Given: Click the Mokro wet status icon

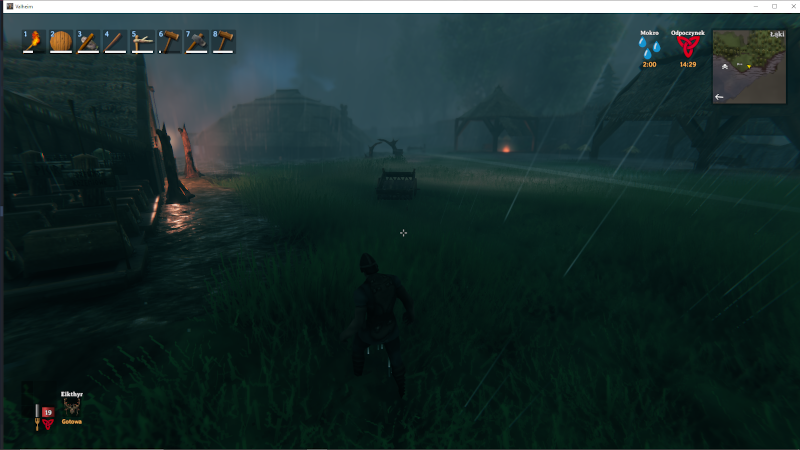Looking at the screenshot, I should [x=649, y=48].
